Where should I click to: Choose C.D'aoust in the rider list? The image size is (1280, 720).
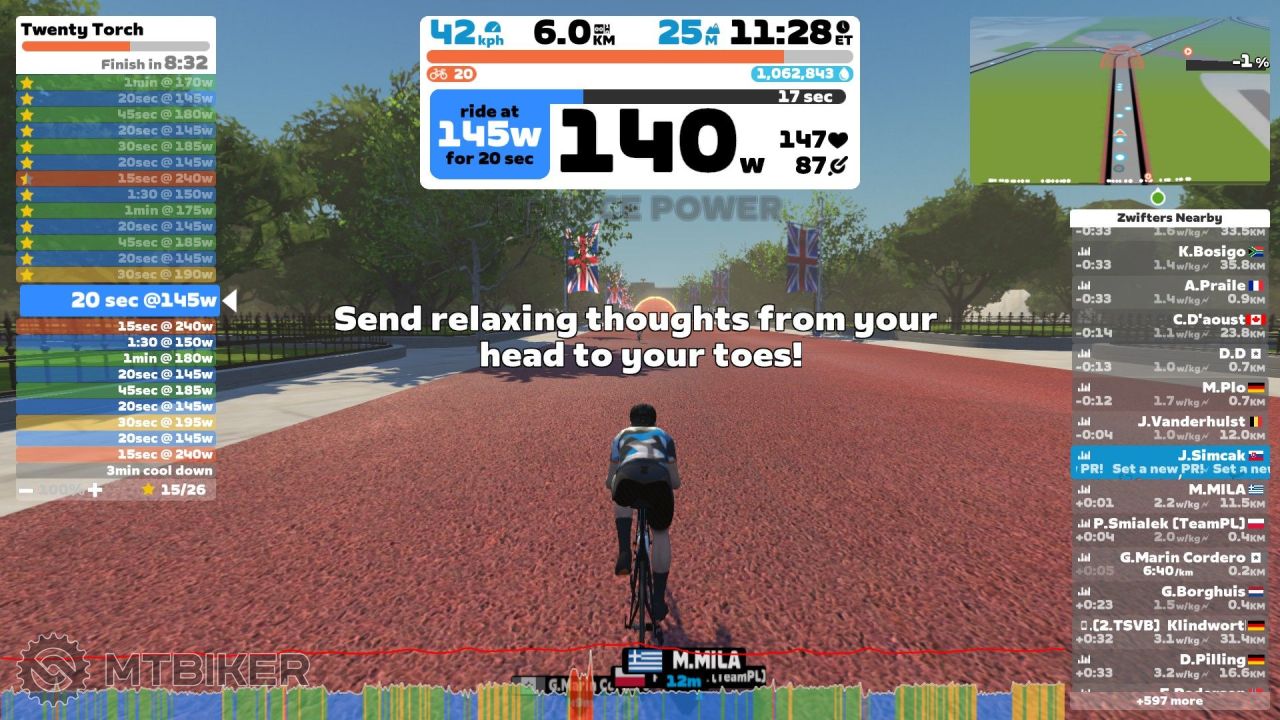1169,326
